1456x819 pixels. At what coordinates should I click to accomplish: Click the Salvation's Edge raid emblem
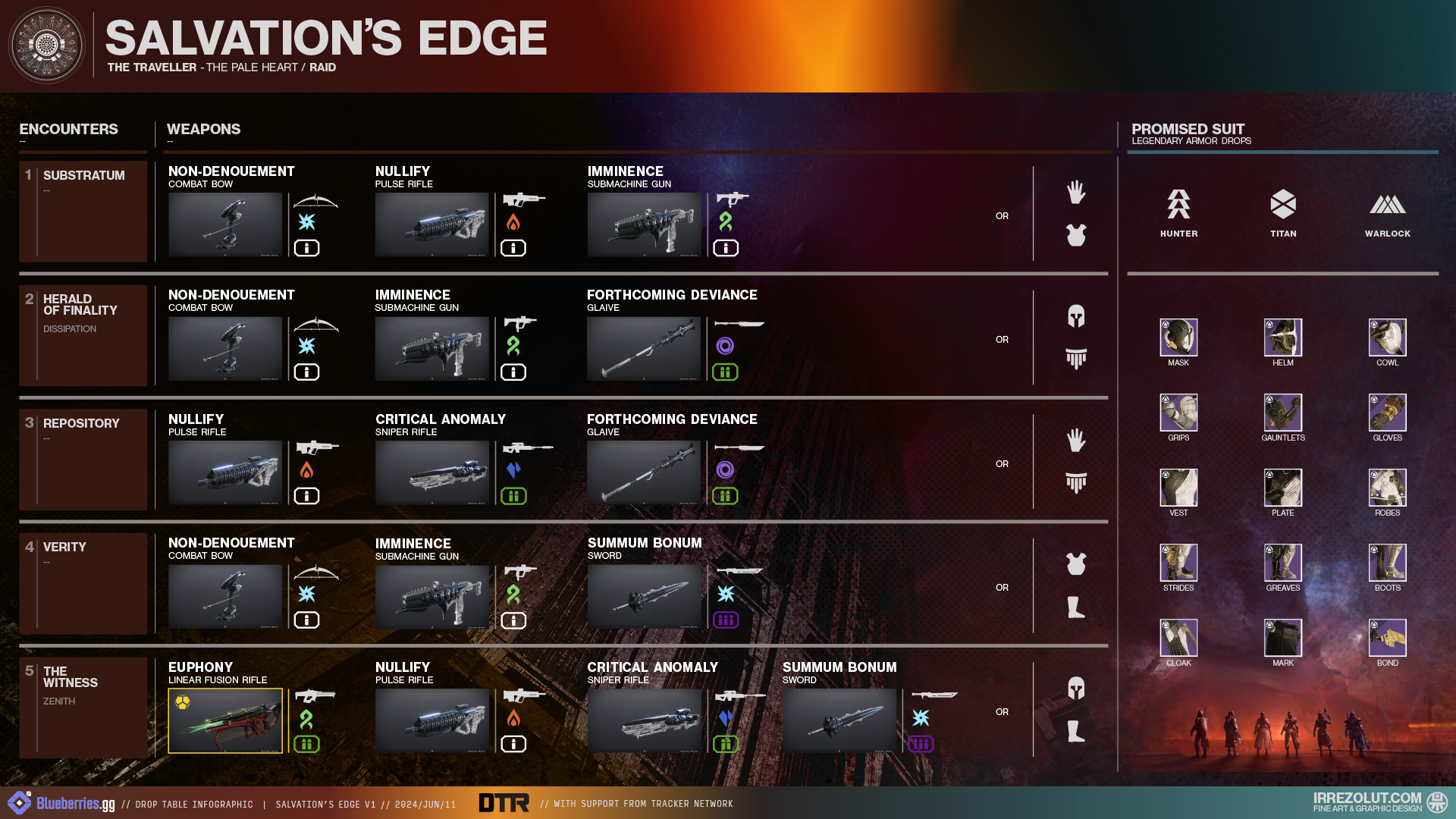coord(47,45)
